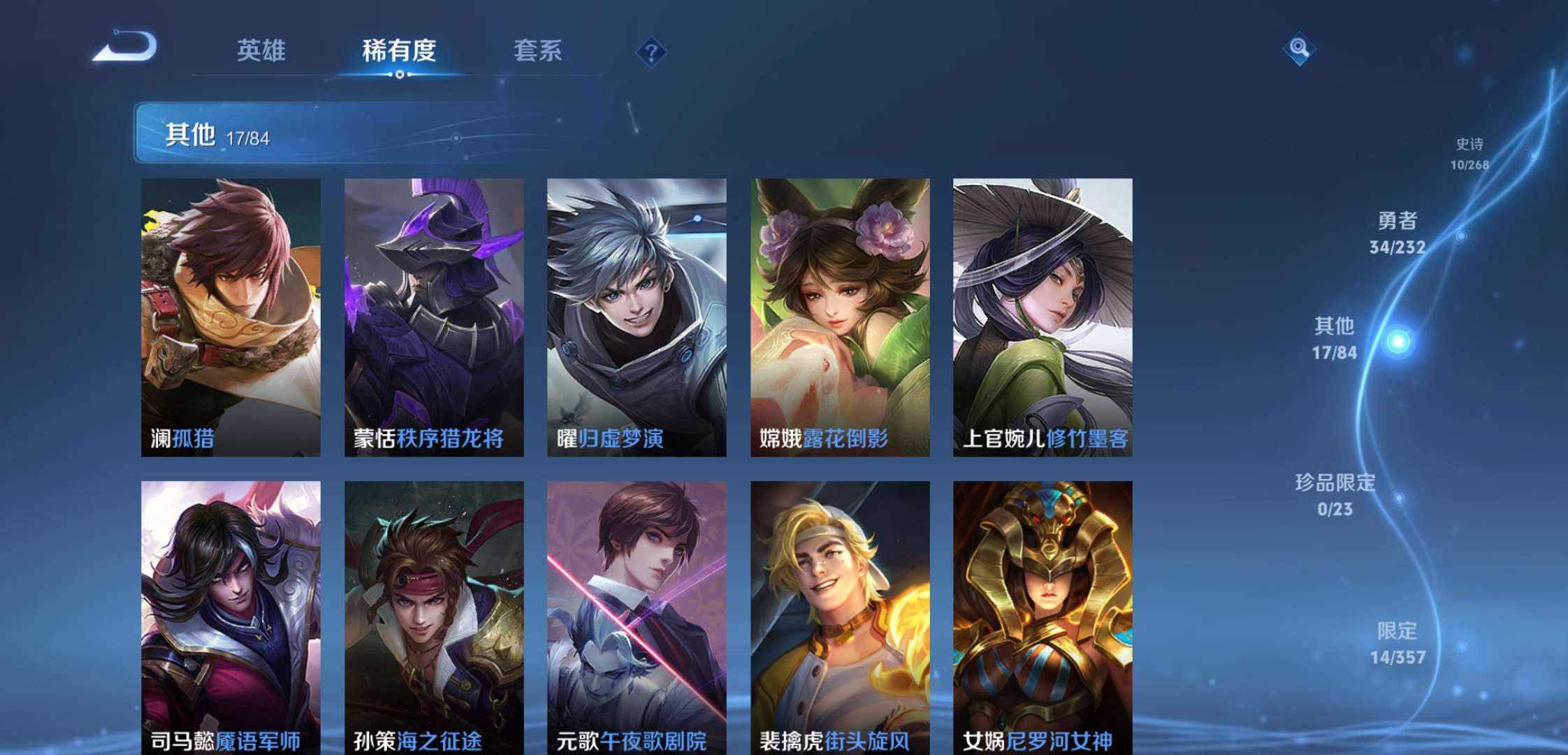The width and height of the screenshot is (1568, 755).
Task: Select the 稀有度 tab
Action: coord(399,52)
